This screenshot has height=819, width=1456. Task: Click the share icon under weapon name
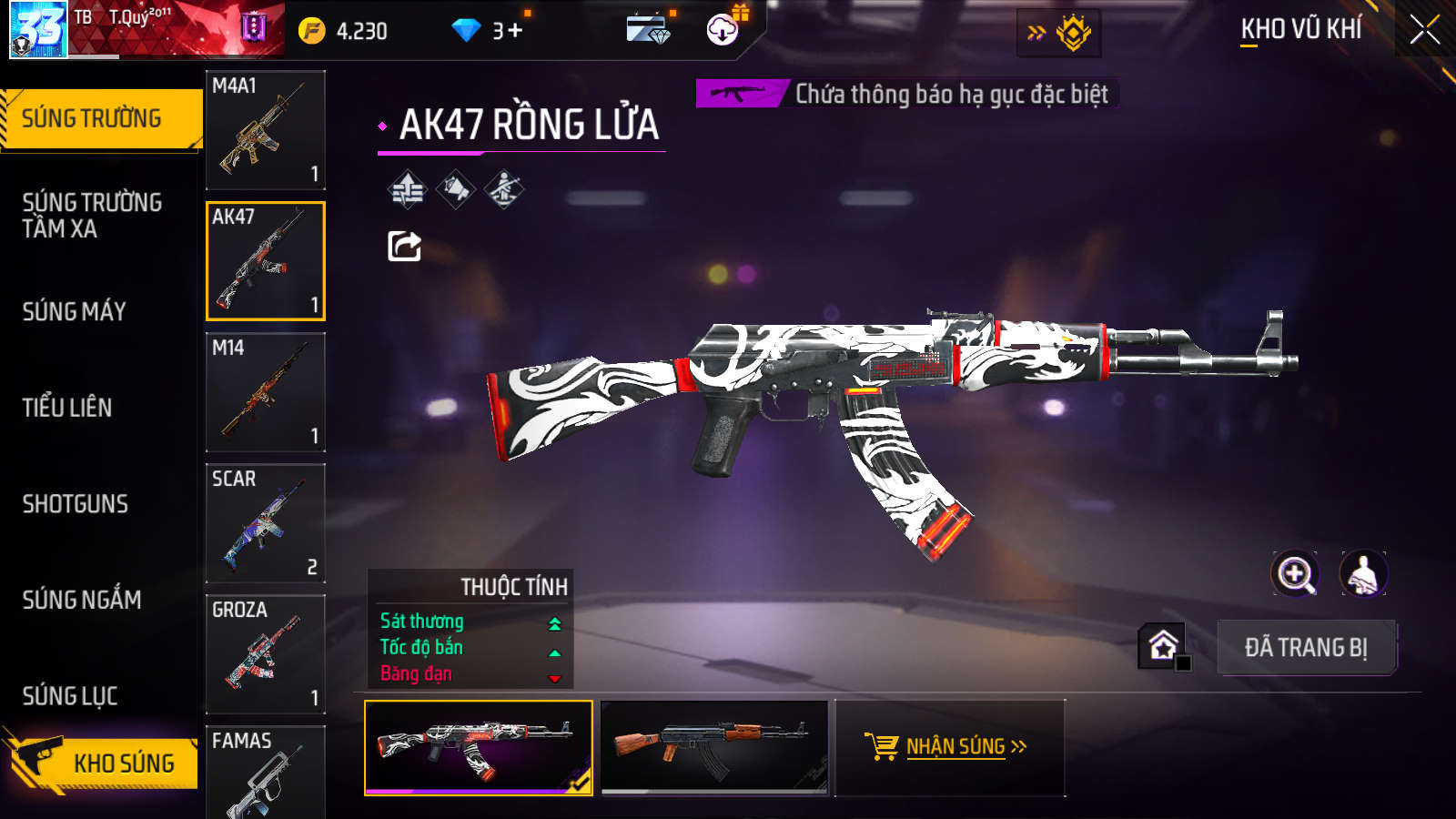404,246
